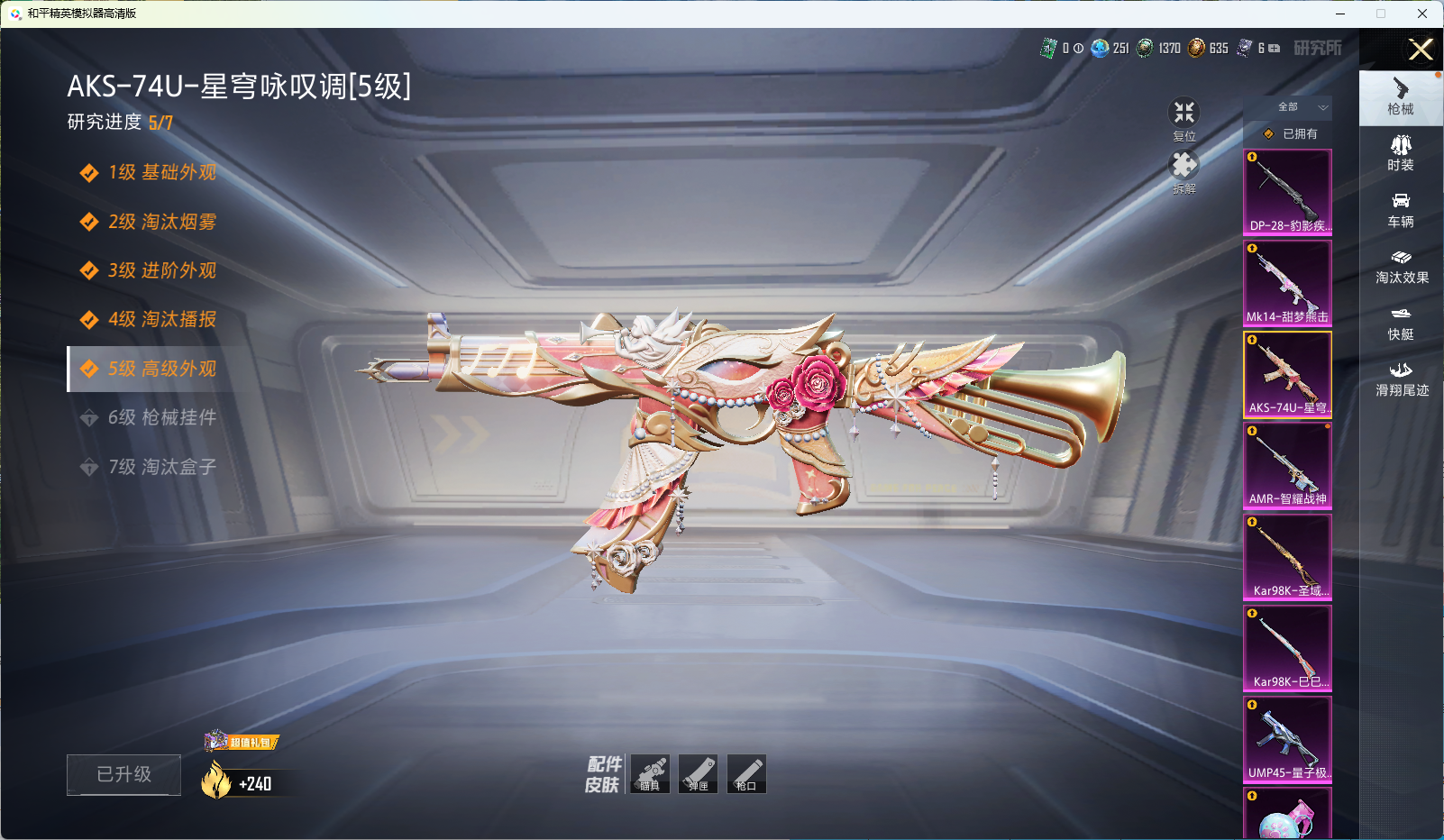
Task: Click the 复位 reset view button
Action: [x=1184, y=117]
